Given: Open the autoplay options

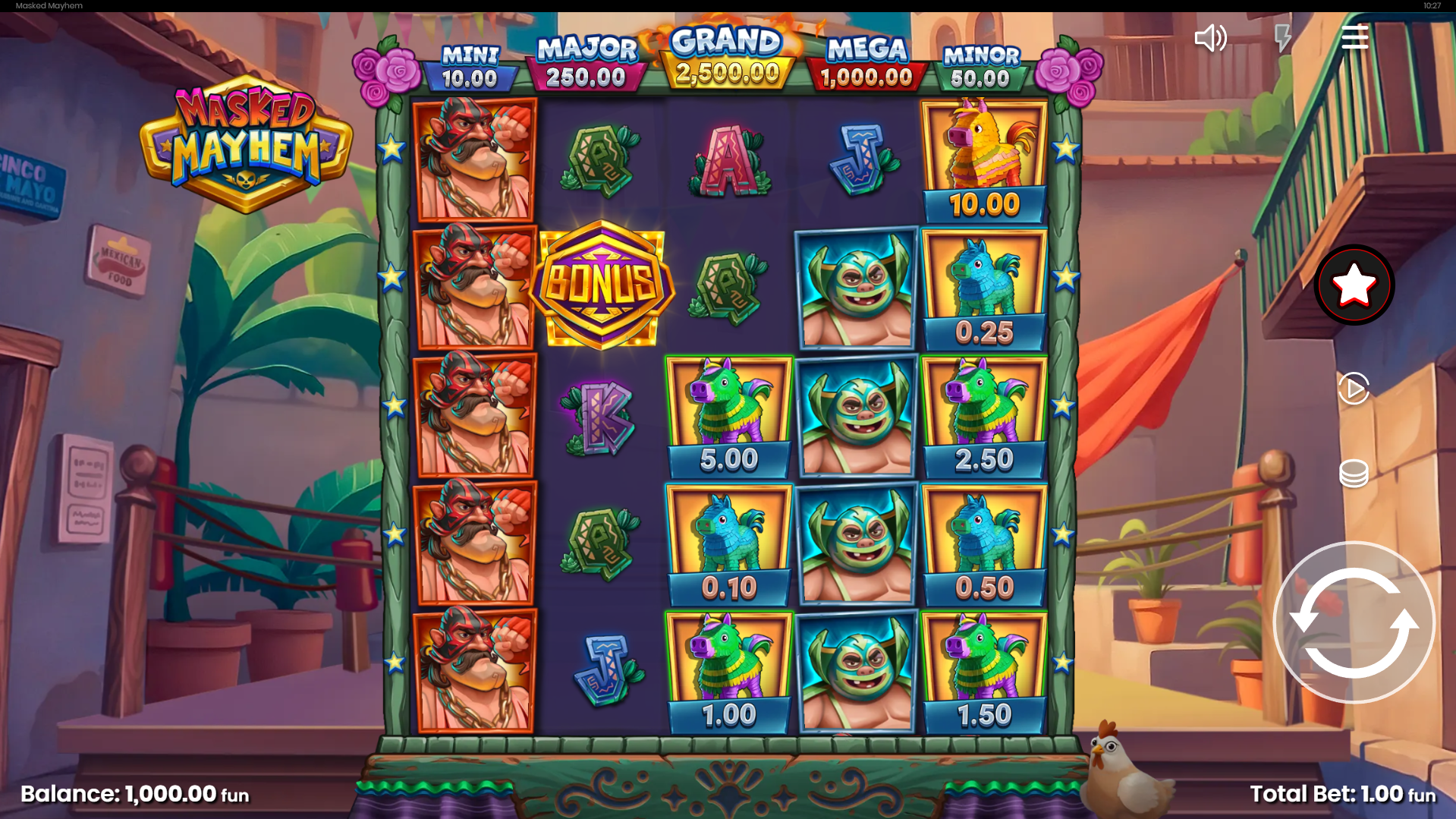Looking at the screenshot, I should 1354,389.
